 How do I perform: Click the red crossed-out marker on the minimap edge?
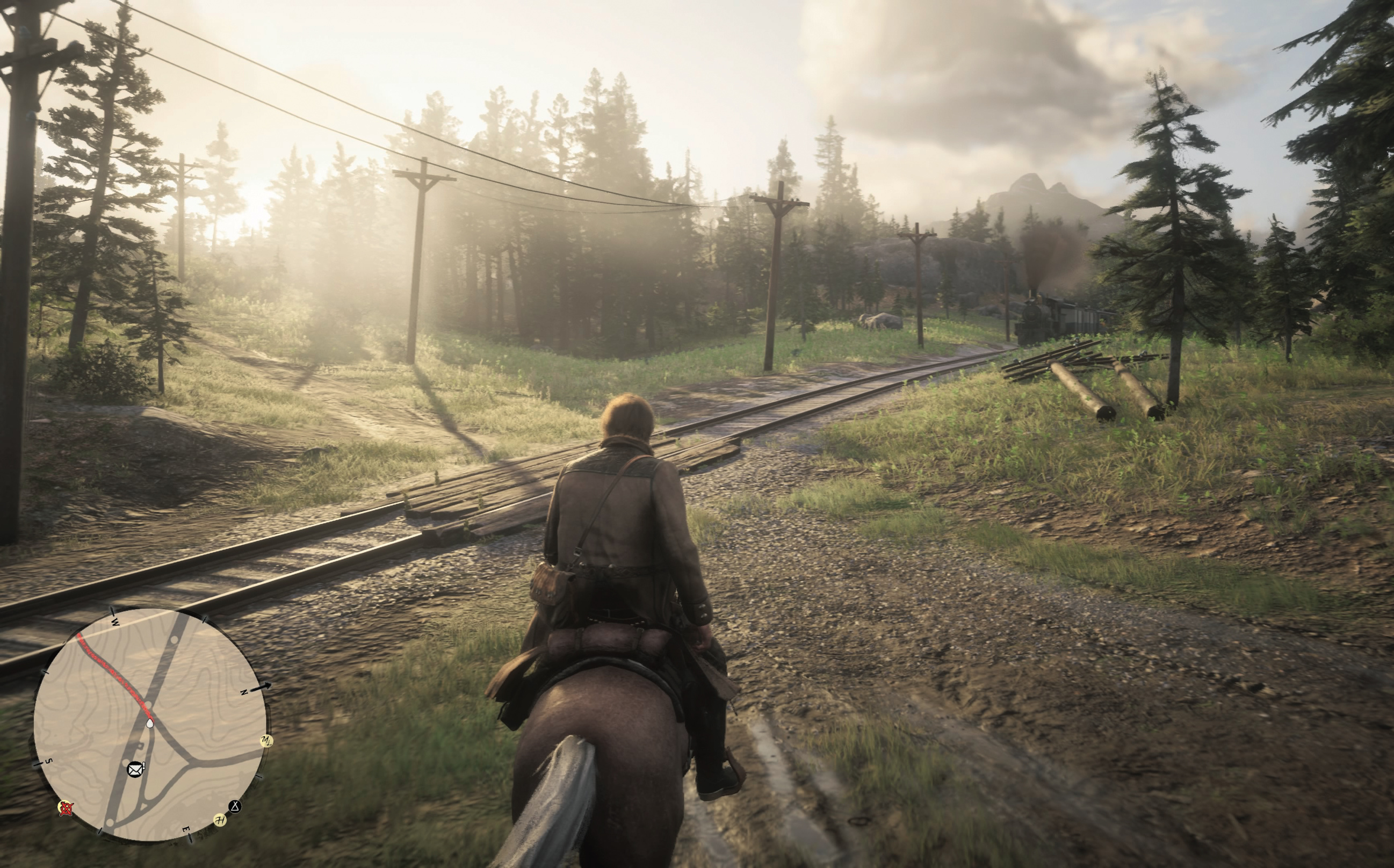[x=67, y=809]
